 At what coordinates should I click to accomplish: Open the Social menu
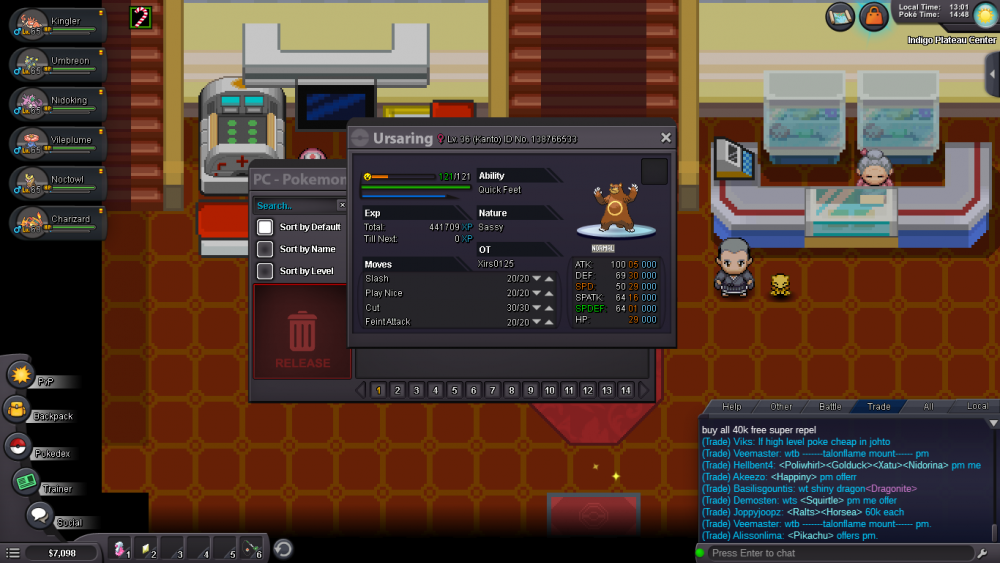pyautogui.click(x=40, y=516)
